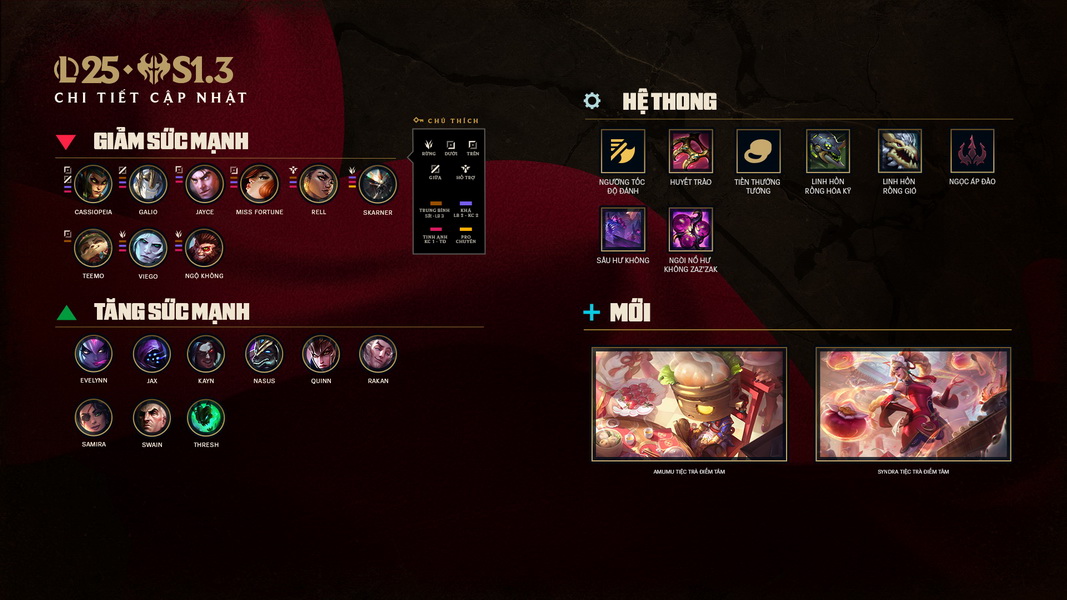Click the Ngọc Áp Đảo rune icon

click(972, 151)
